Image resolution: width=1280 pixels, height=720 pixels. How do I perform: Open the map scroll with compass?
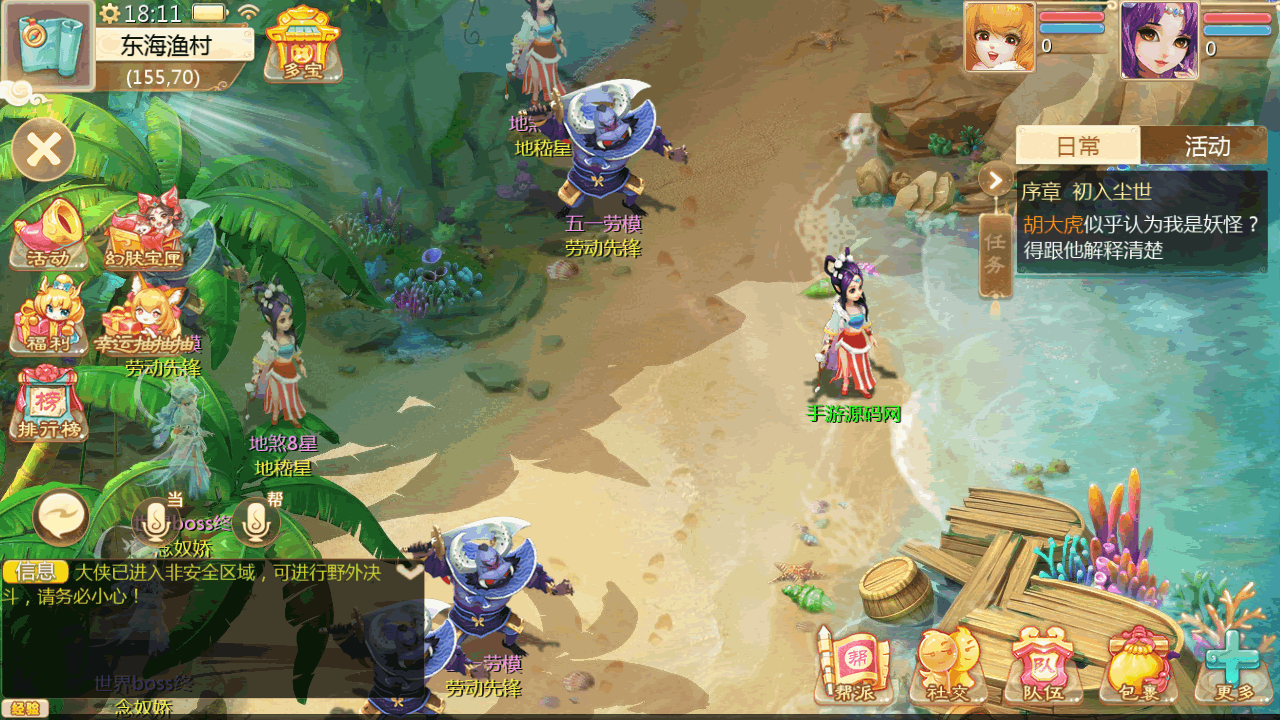tap(48, 45)
